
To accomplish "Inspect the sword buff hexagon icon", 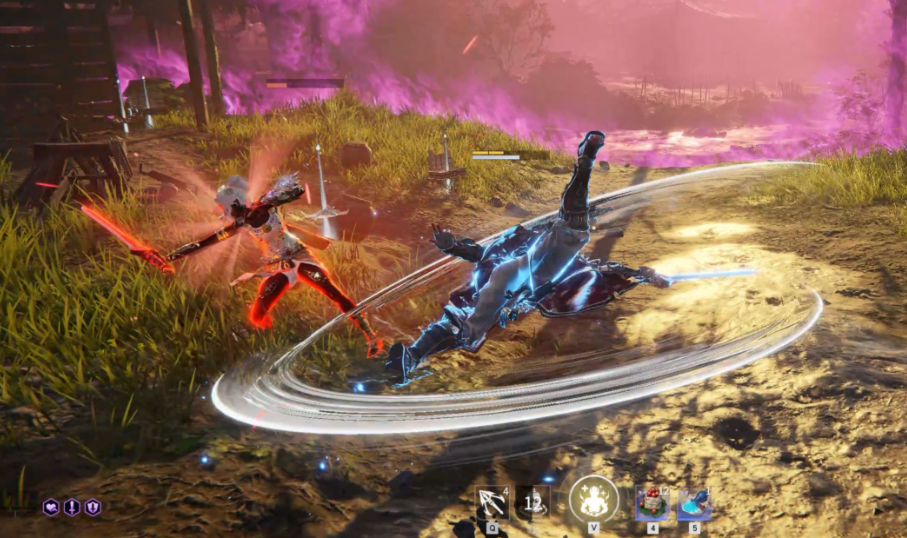I will [71, 507].
